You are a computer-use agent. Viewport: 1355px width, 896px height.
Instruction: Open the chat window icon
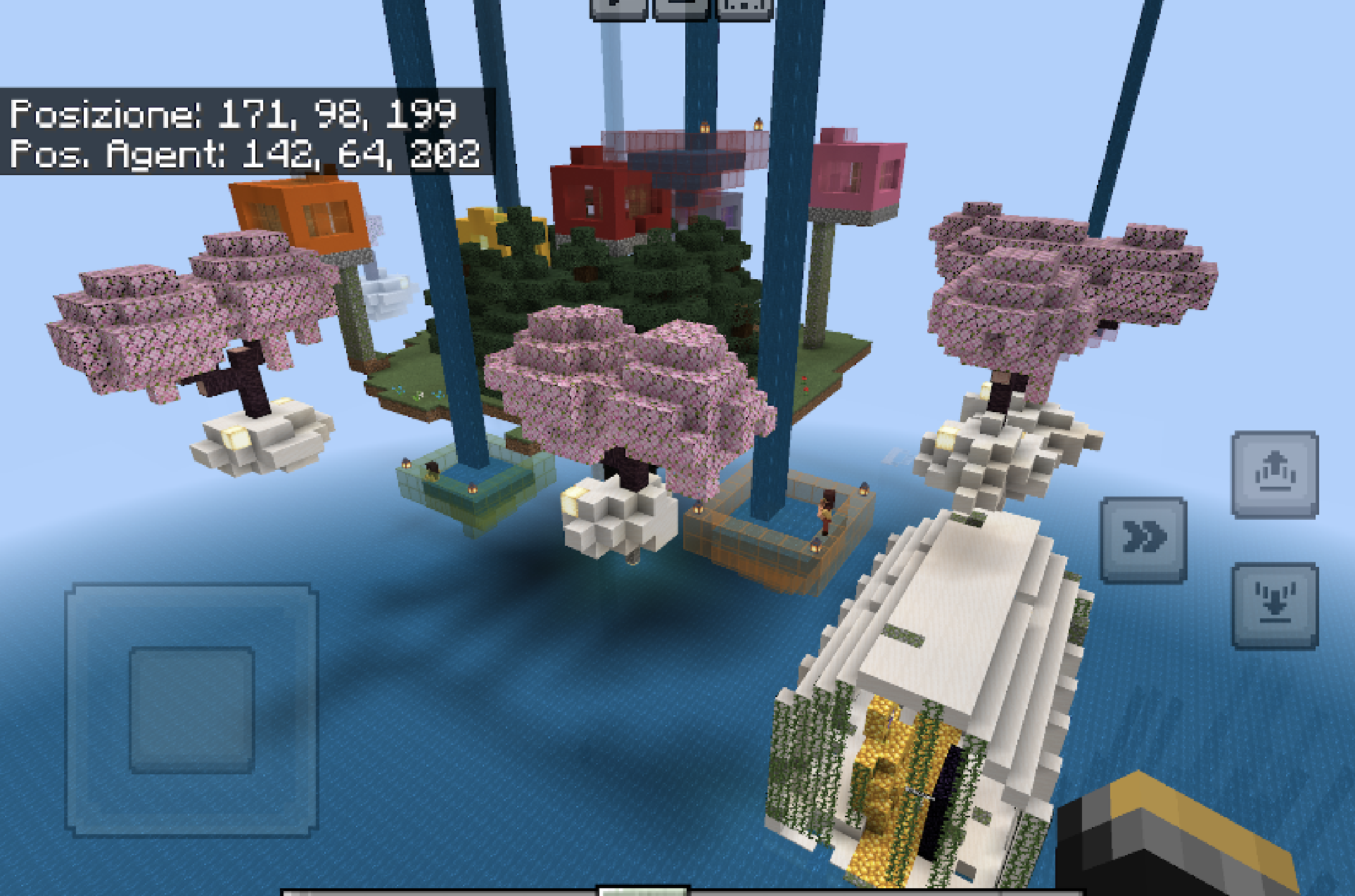coord(679,7)
